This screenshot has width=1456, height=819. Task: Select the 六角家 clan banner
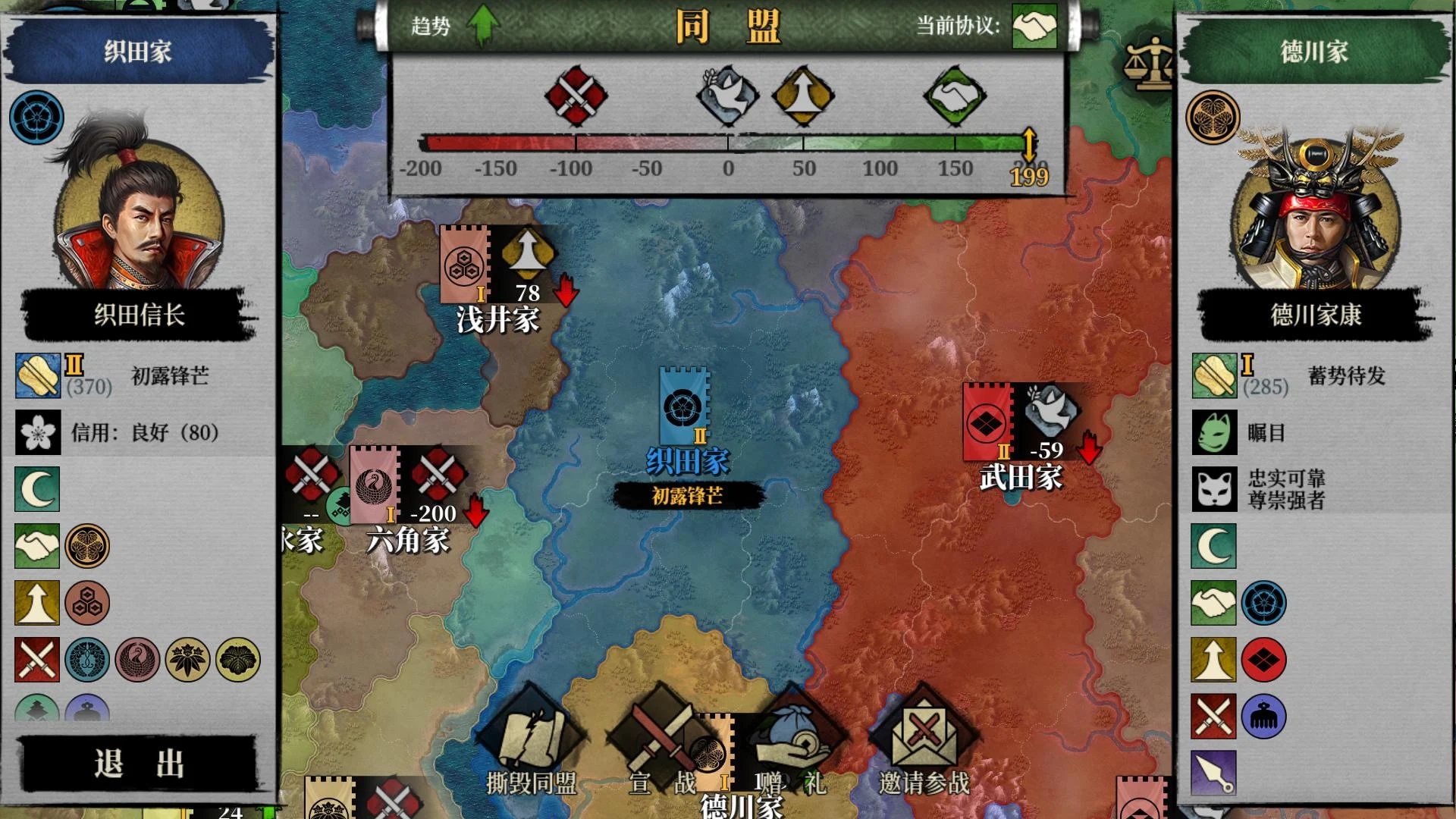point(375,484)
